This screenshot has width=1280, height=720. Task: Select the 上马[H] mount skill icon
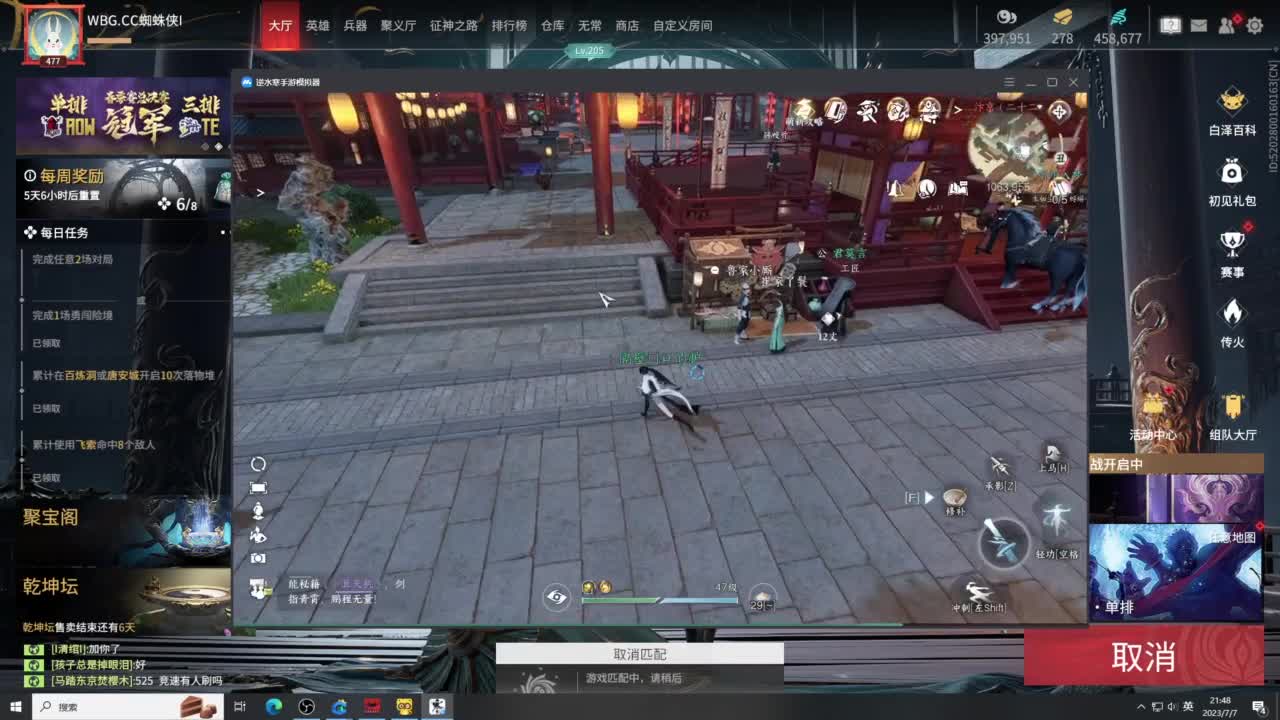click(1053, 455)
